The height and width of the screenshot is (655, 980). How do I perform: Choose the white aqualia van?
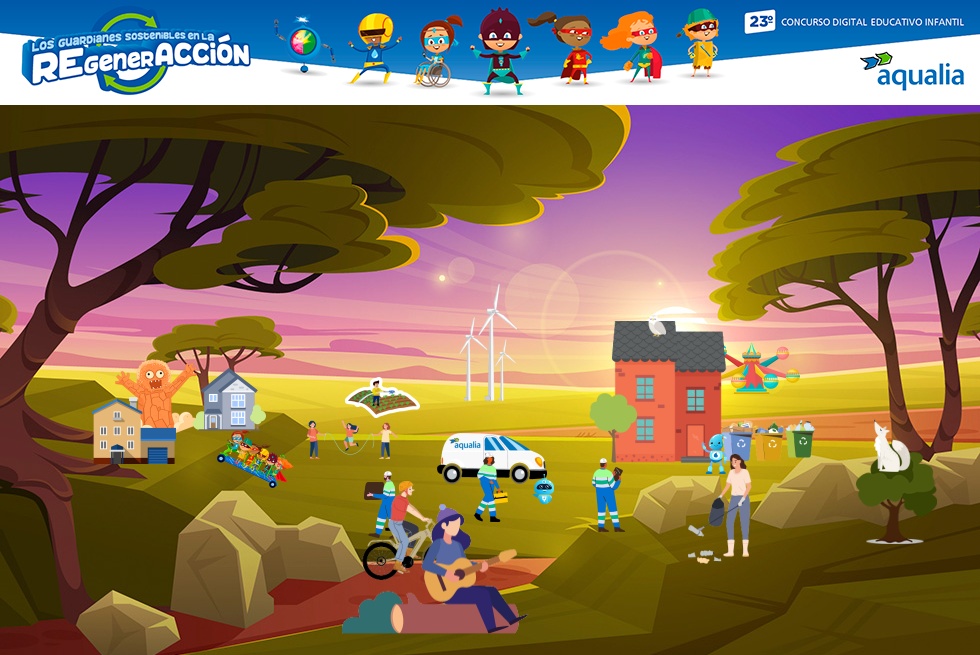pos(492,457)
